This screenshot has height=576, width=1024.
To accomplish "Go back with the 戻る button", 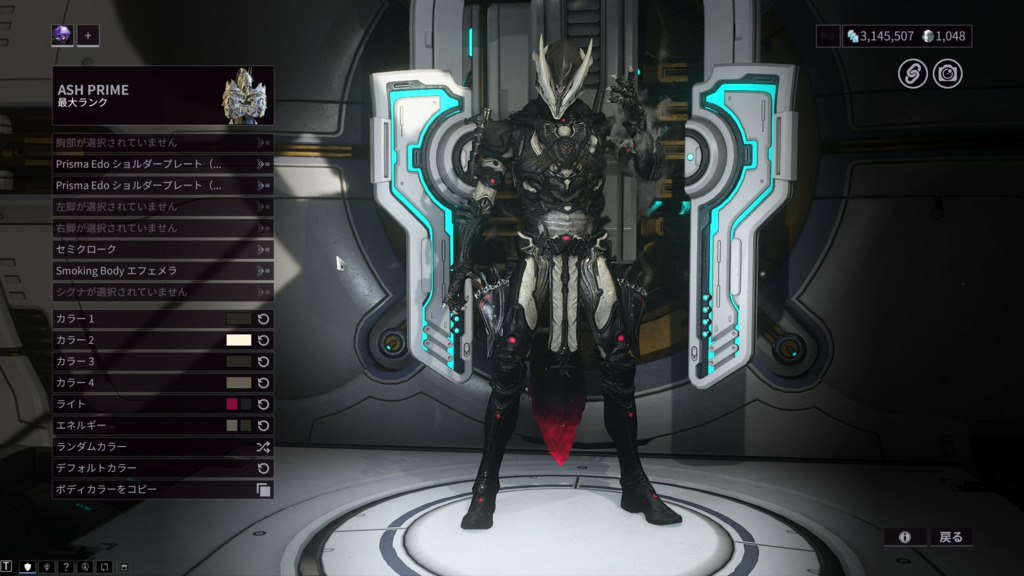I will (950, 537).
